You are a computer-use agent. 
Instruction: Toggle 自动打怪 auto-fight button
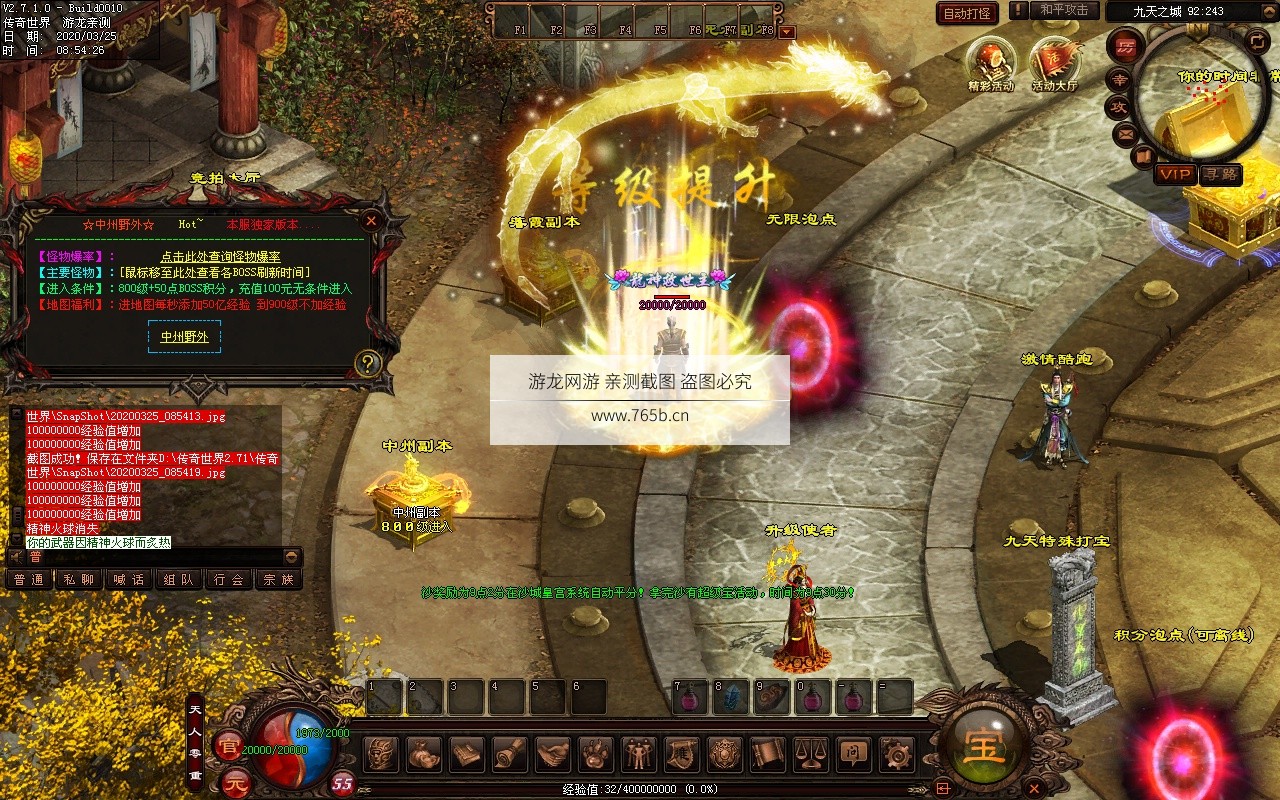coord(967,13)
